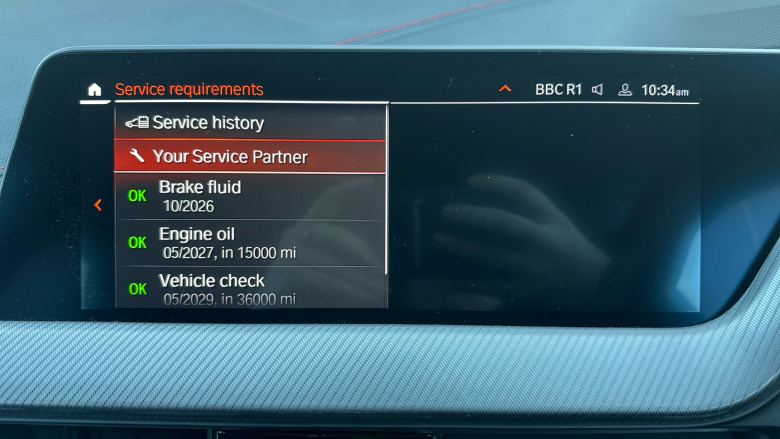Open the driver profile icon

tap(625, 90)
